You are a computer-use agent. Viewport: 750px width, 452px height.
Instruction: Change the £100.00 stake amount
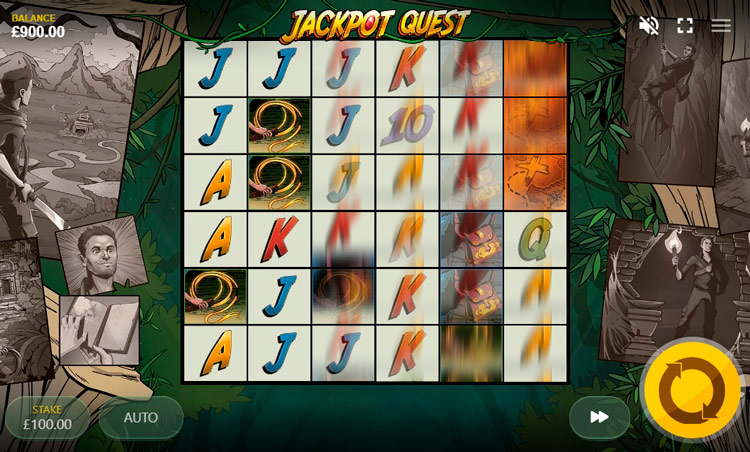47,417
